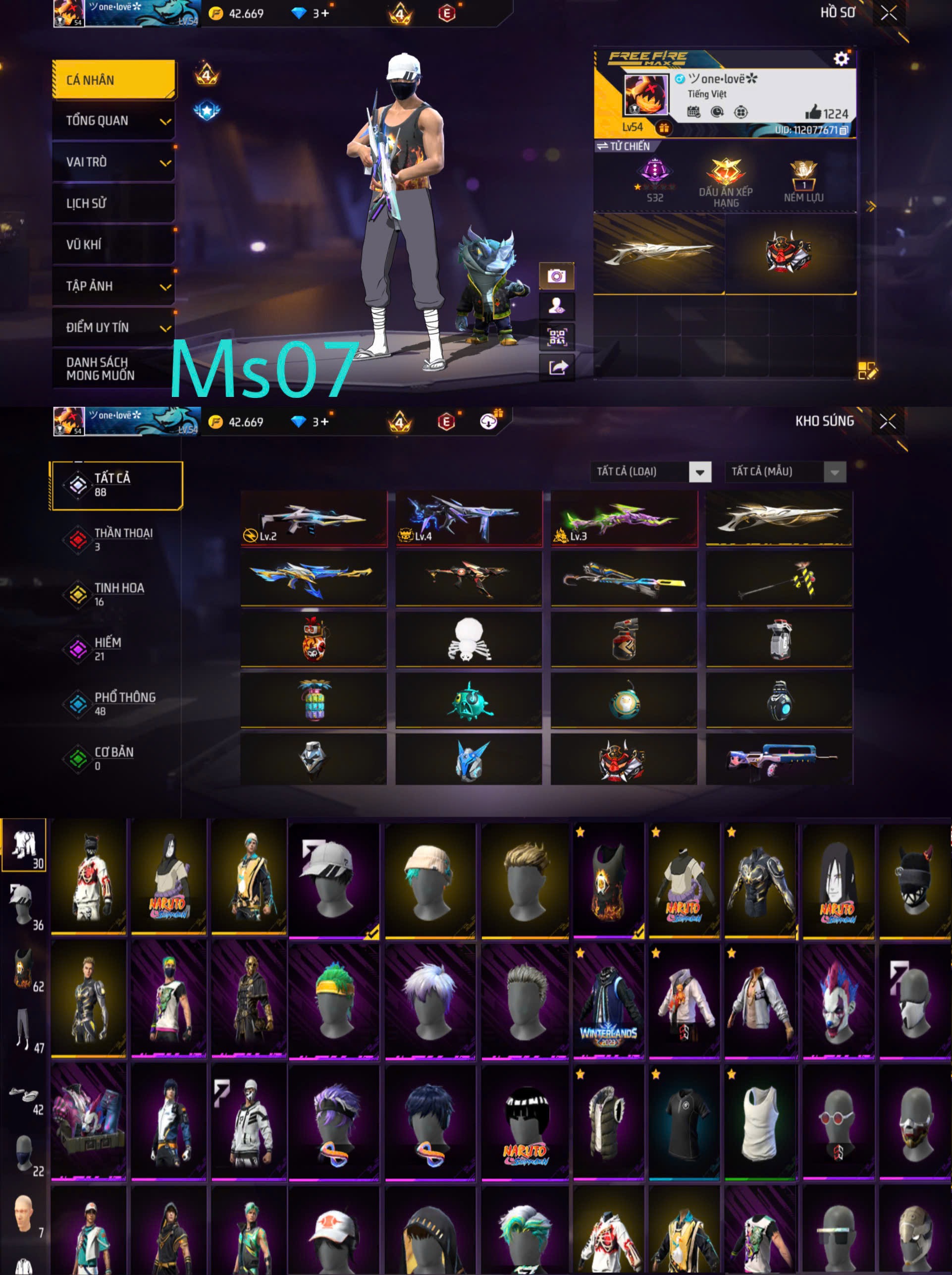Screen dimensions: 952x1275
Task: Expand the Điểm Uy Tín section
Action: (x=113, y=328)
